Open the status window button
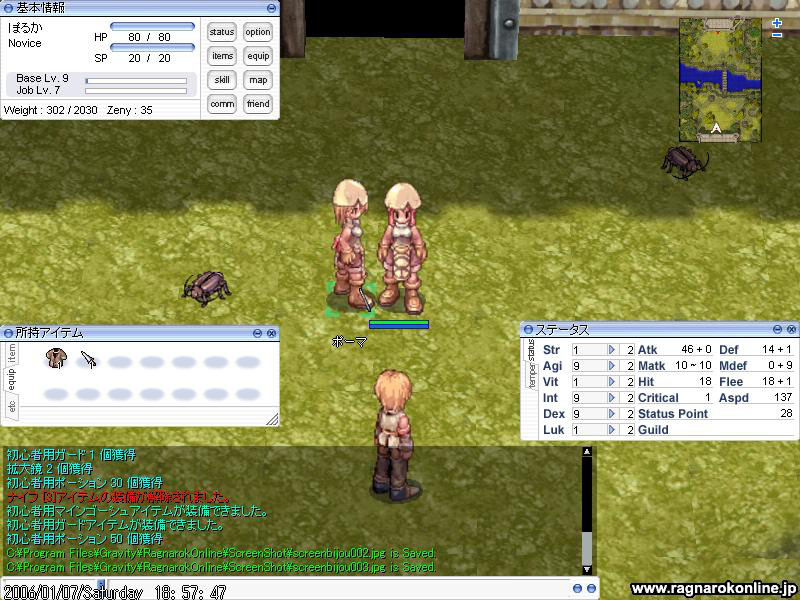 point(222,32)
